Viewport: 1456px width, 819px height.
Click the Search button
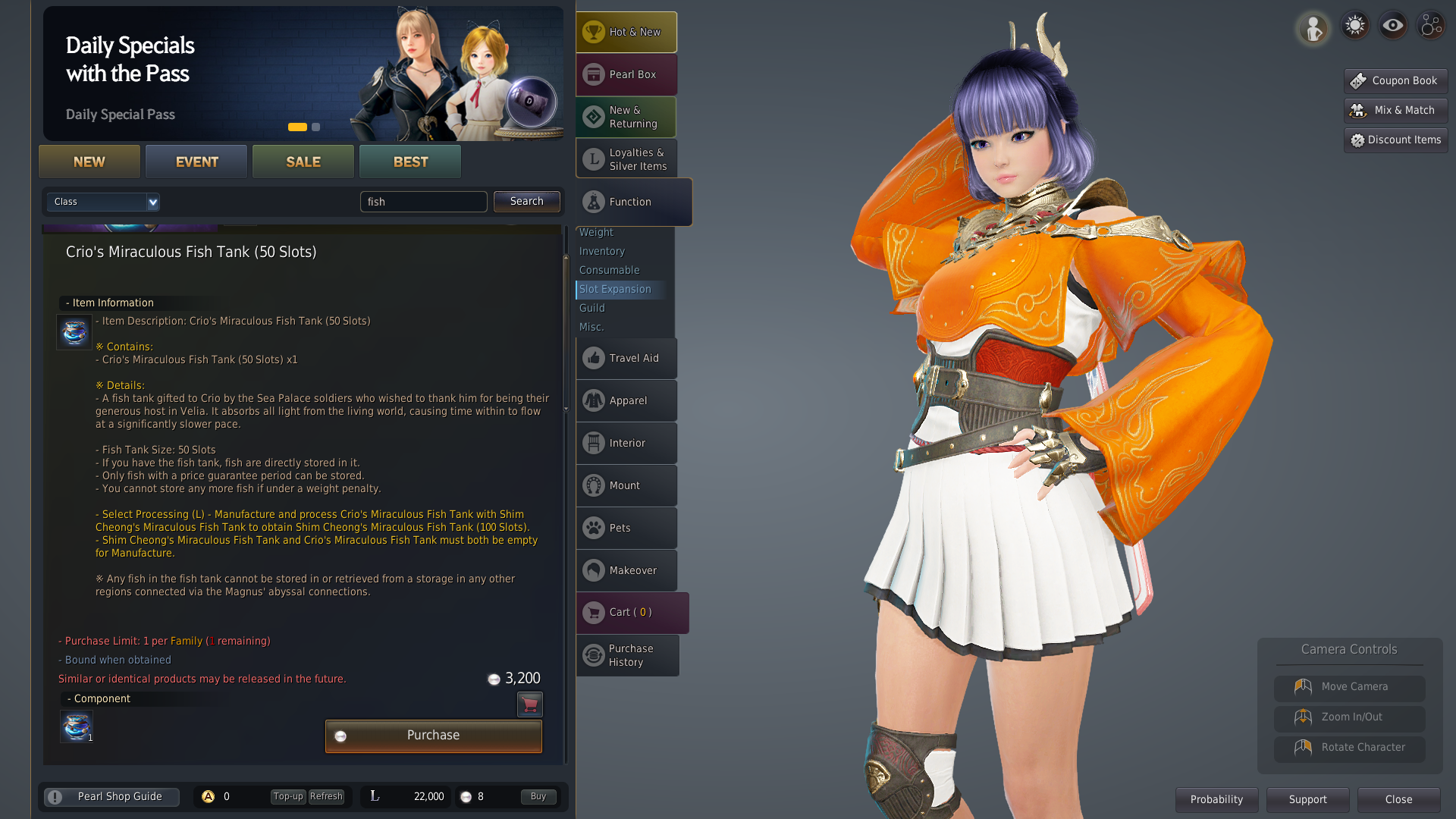click(526, 202)
